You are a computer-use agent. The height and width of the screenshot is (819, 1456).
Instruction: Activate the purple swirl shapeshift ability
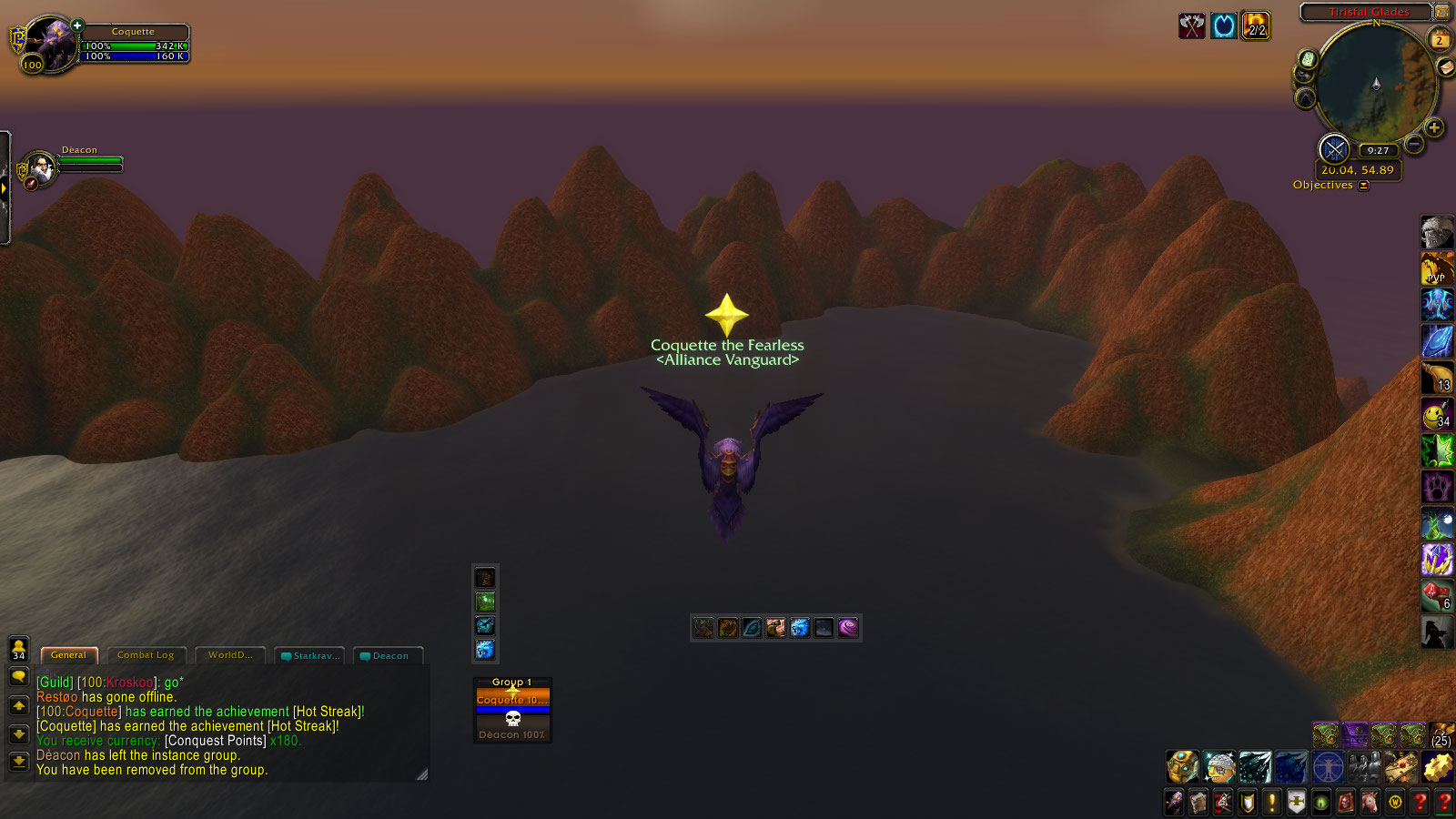tap(848, 628)
